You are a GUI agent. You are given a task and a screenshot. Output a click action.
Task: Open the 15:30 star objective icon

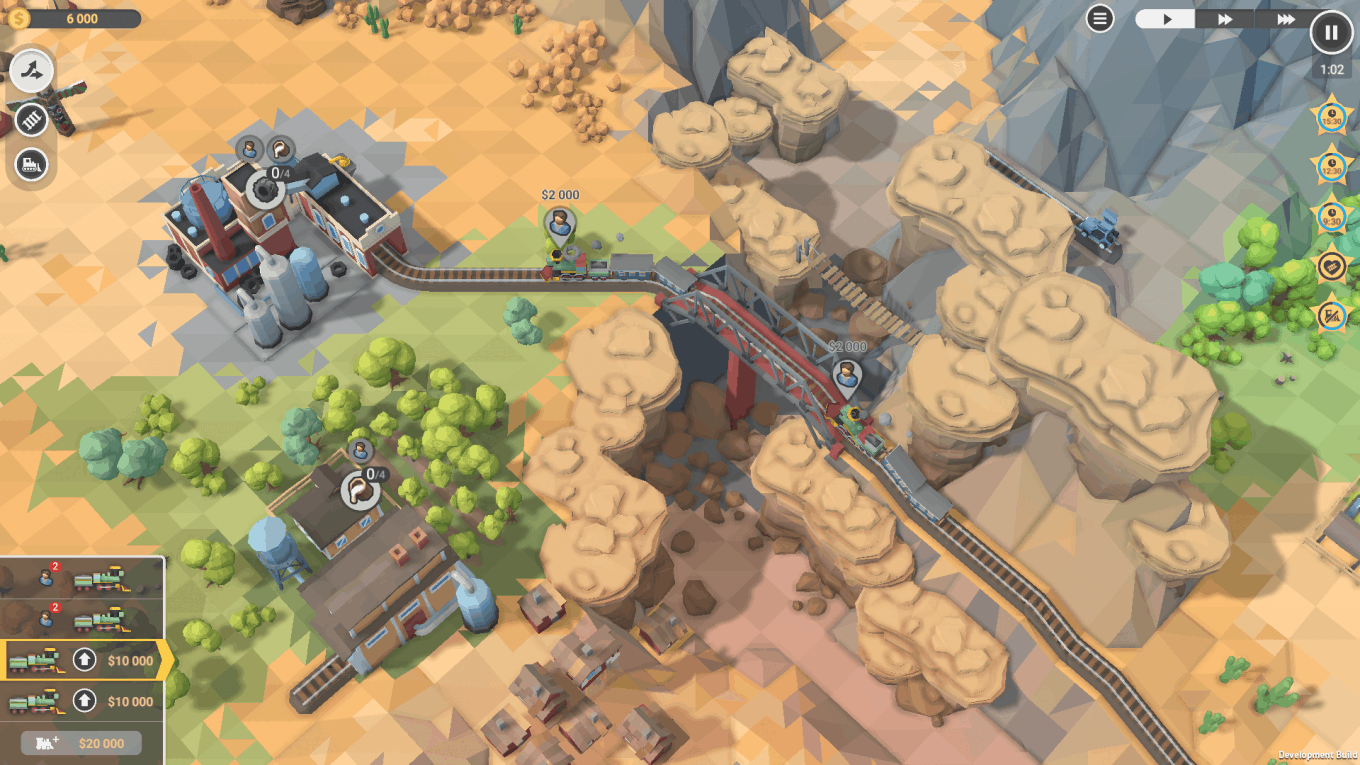tap(1331, 115)
